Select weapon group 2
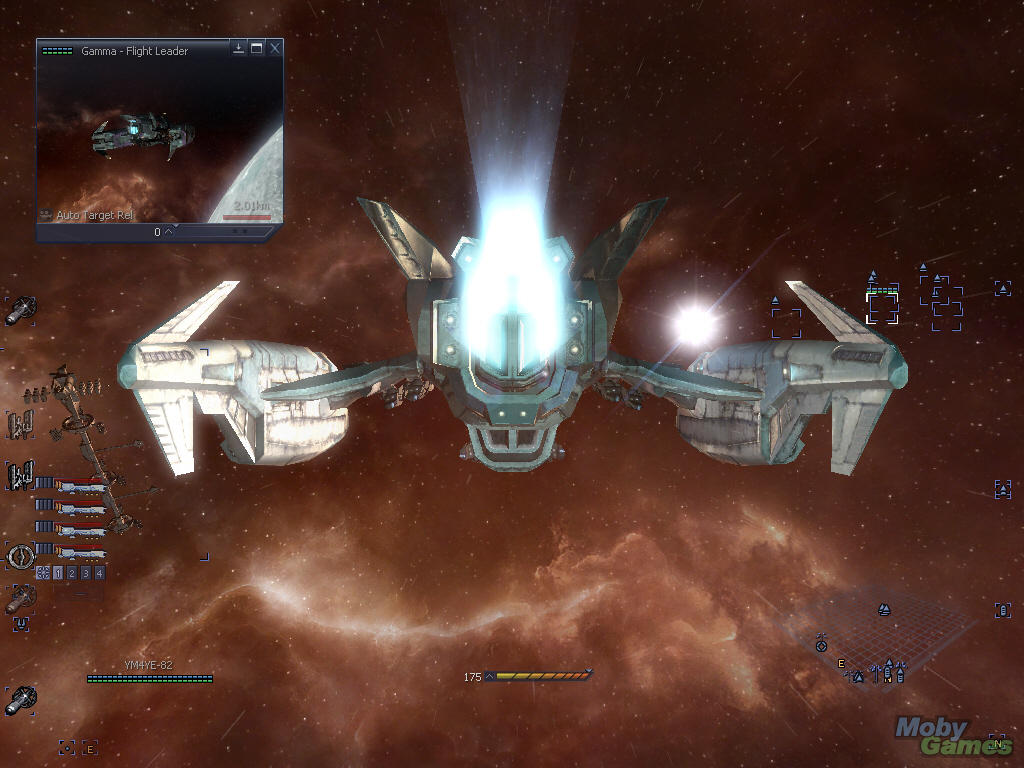 pyautogui.click(x=72, y=573)
